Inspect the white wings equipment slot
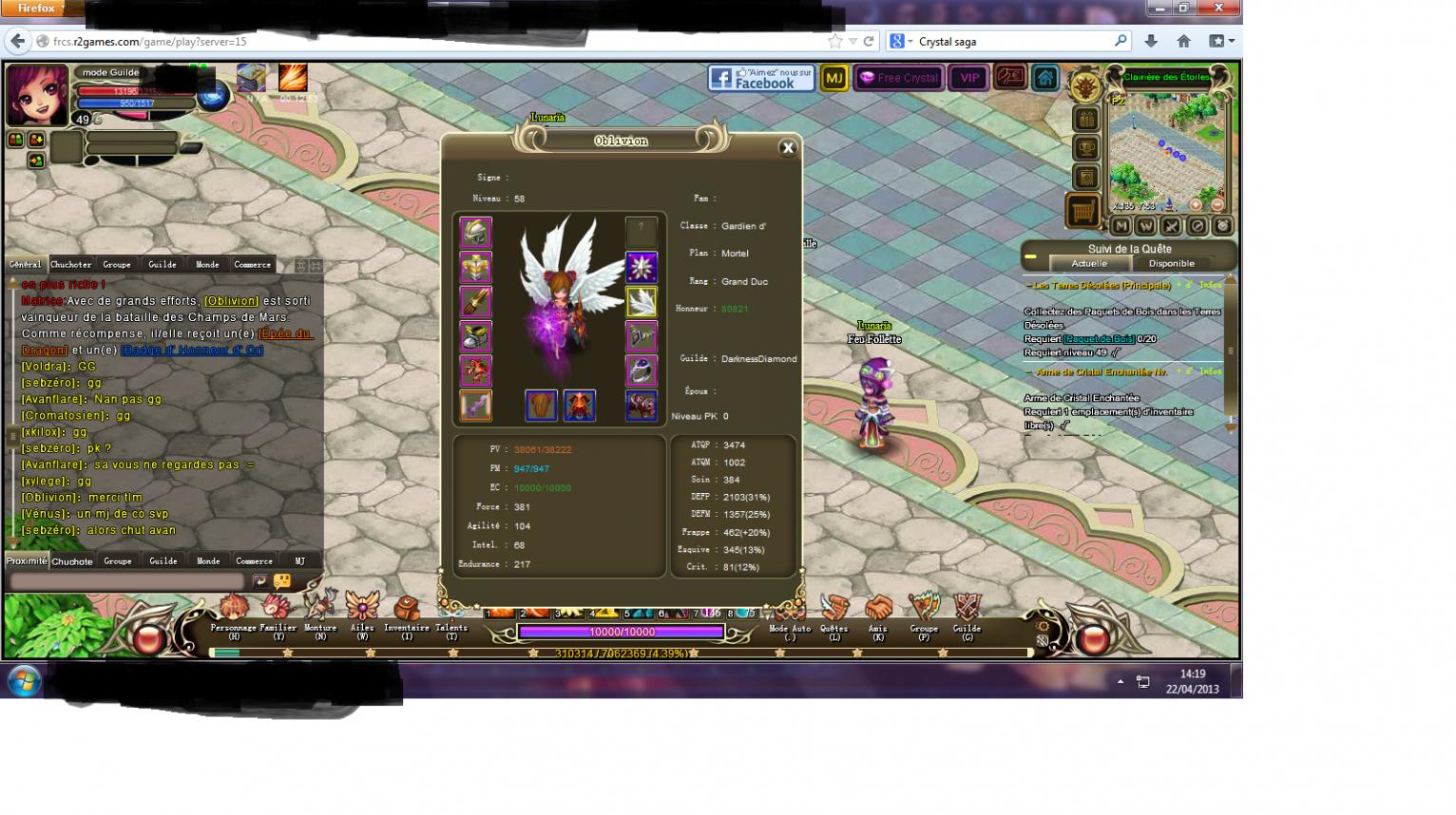 tap(642, 302)
